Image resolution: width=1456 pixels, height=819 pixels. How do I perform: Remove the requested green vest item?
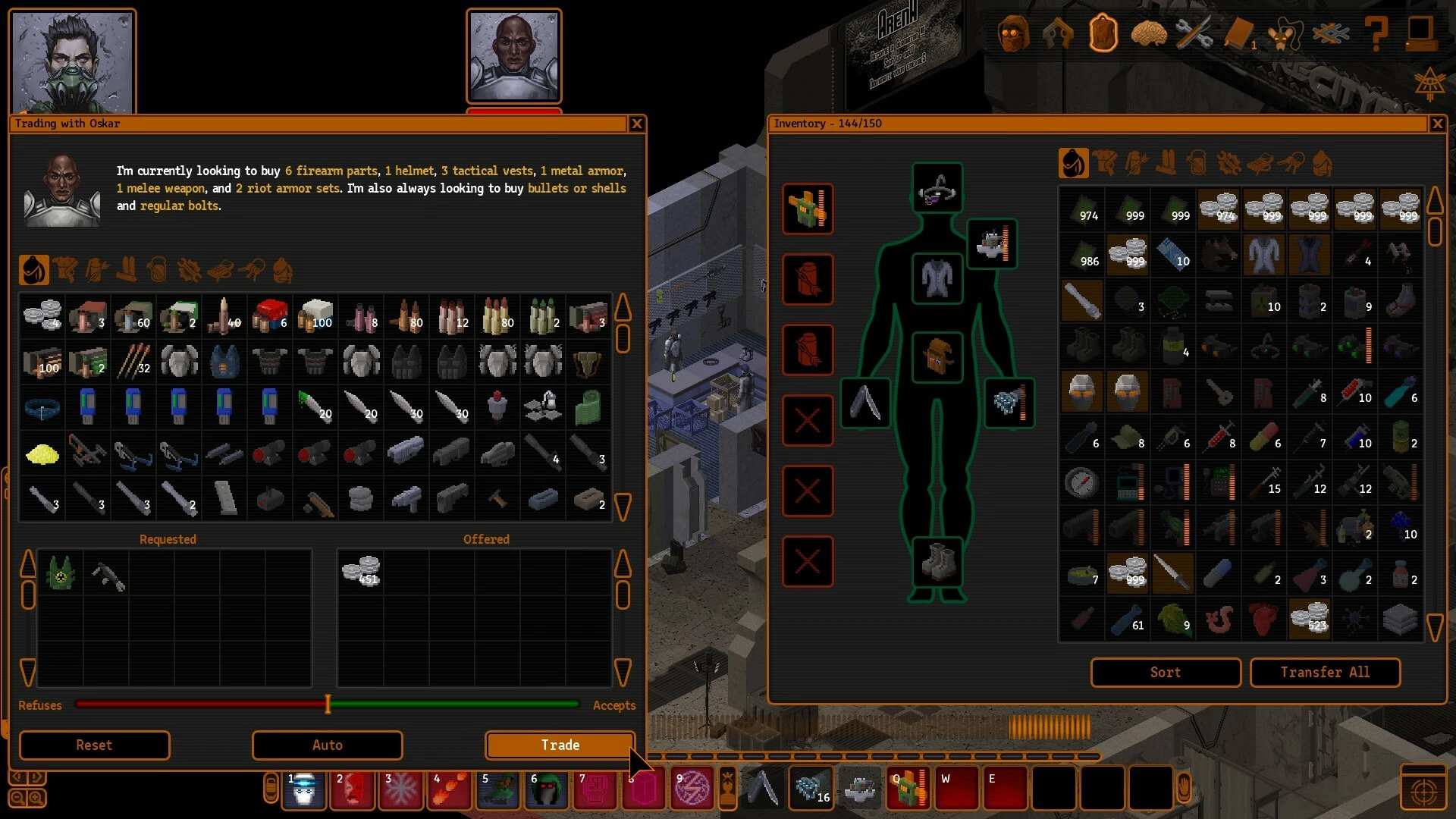(x=61, y=573)
